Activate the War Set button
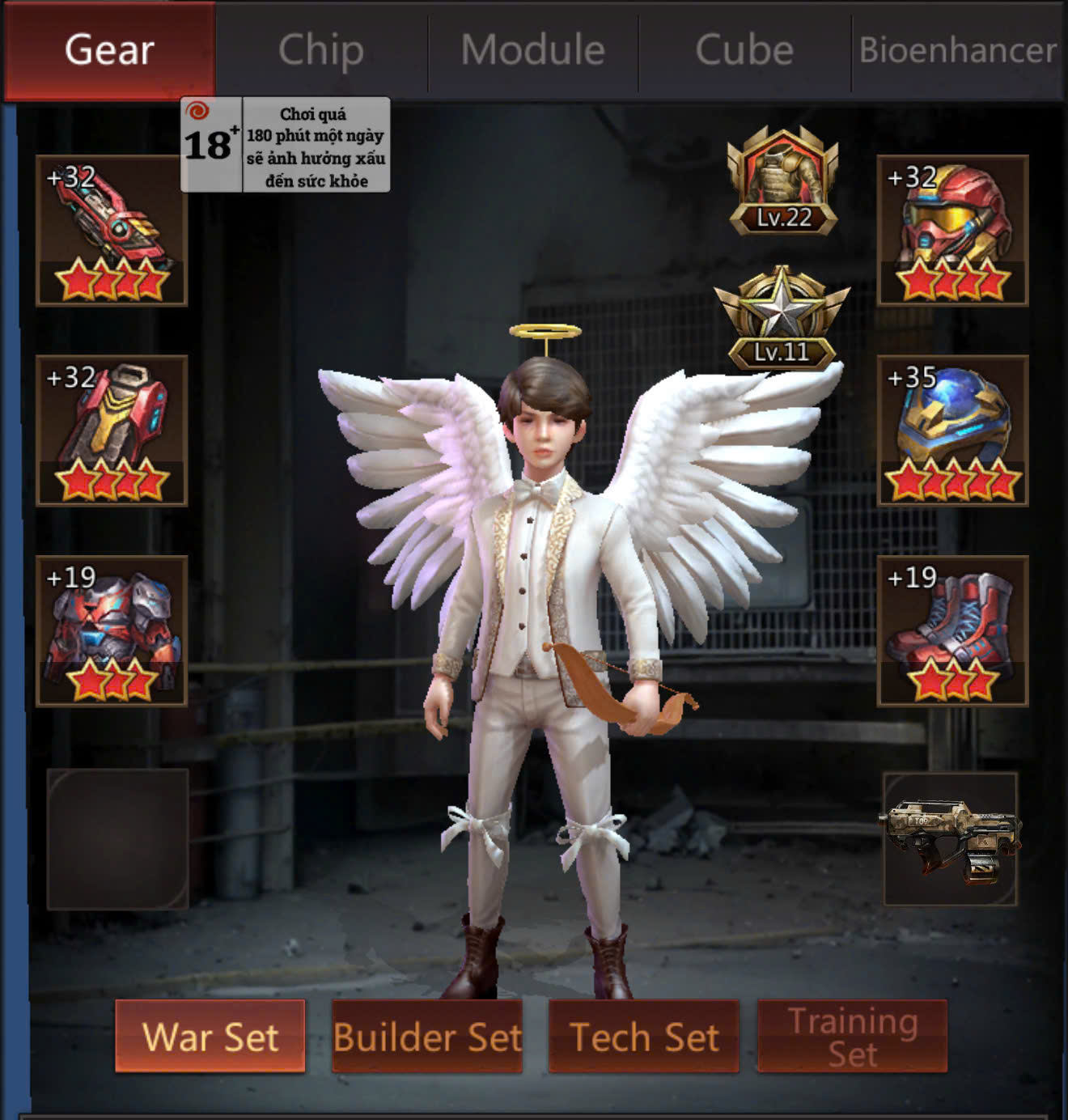This screenshot has height=1120, width=1068. pyautogui.click(x=210, y=1036)
